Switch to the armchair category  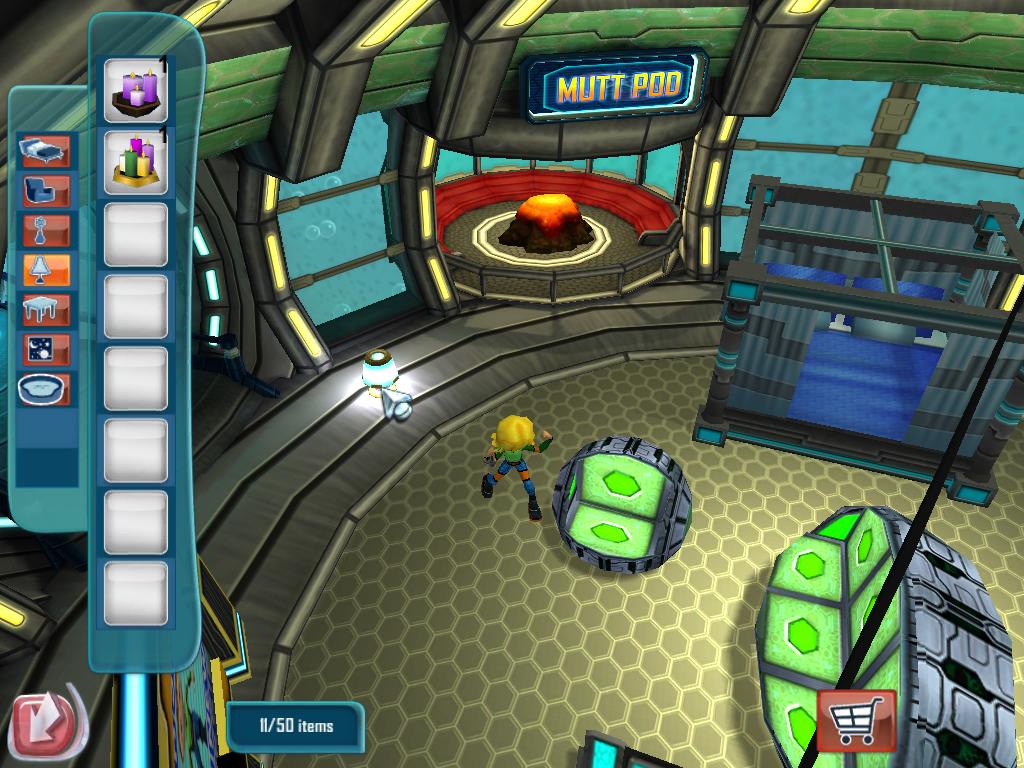point(46,190)
